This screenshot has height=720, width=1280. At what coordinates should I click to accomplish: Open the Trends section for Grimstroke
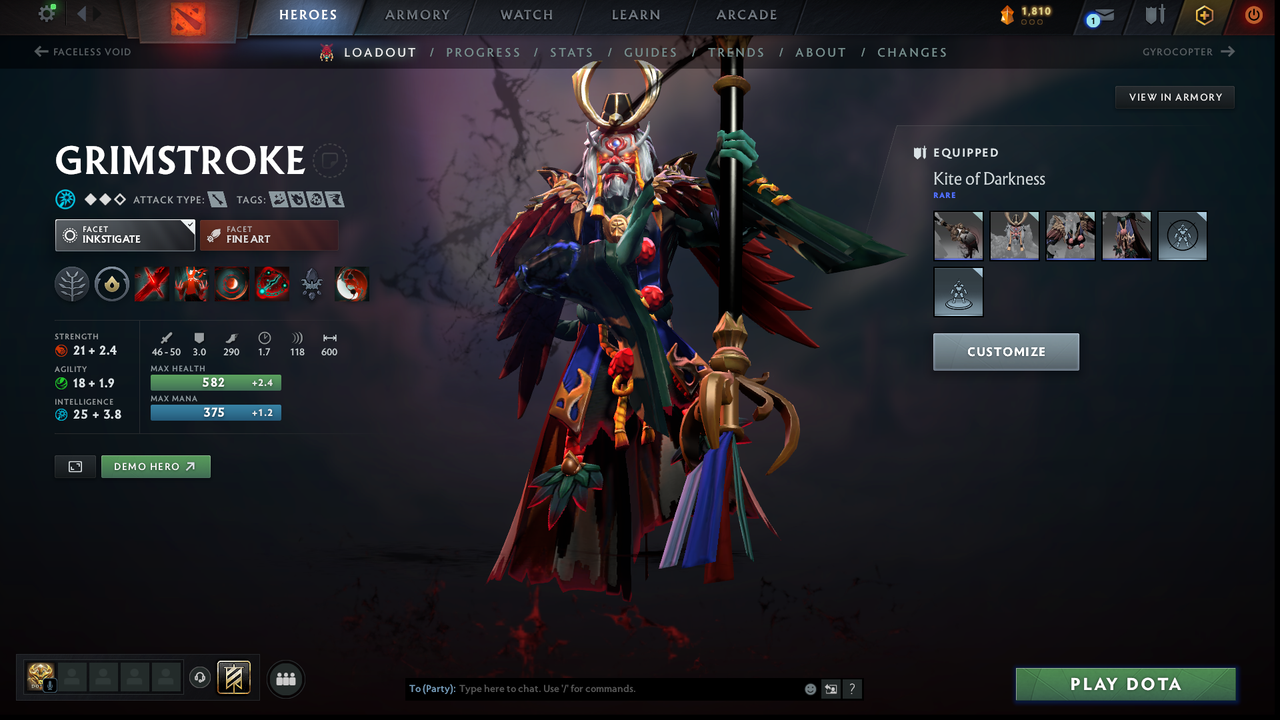coord(736,52)
